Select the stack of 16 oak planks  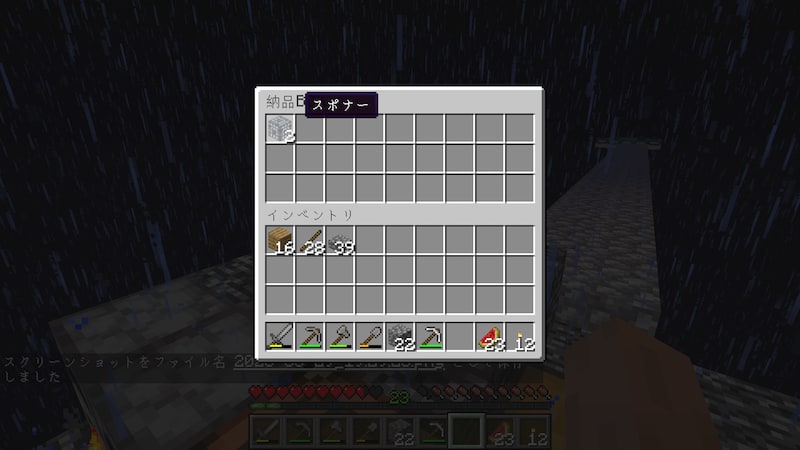pyautogui.click(x=280, y=241)
